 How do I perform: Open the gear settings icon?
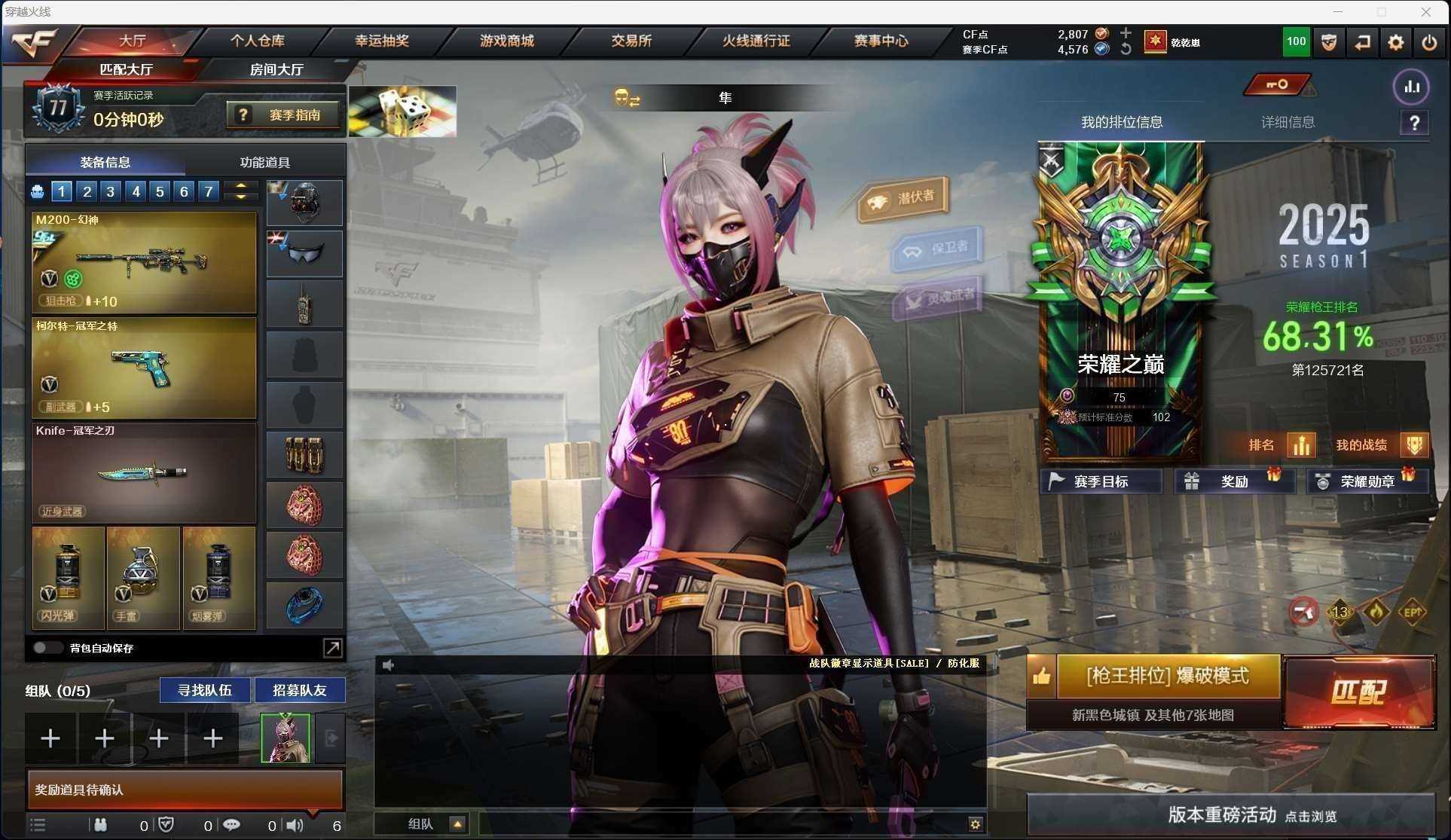(x=1395, y=42)
